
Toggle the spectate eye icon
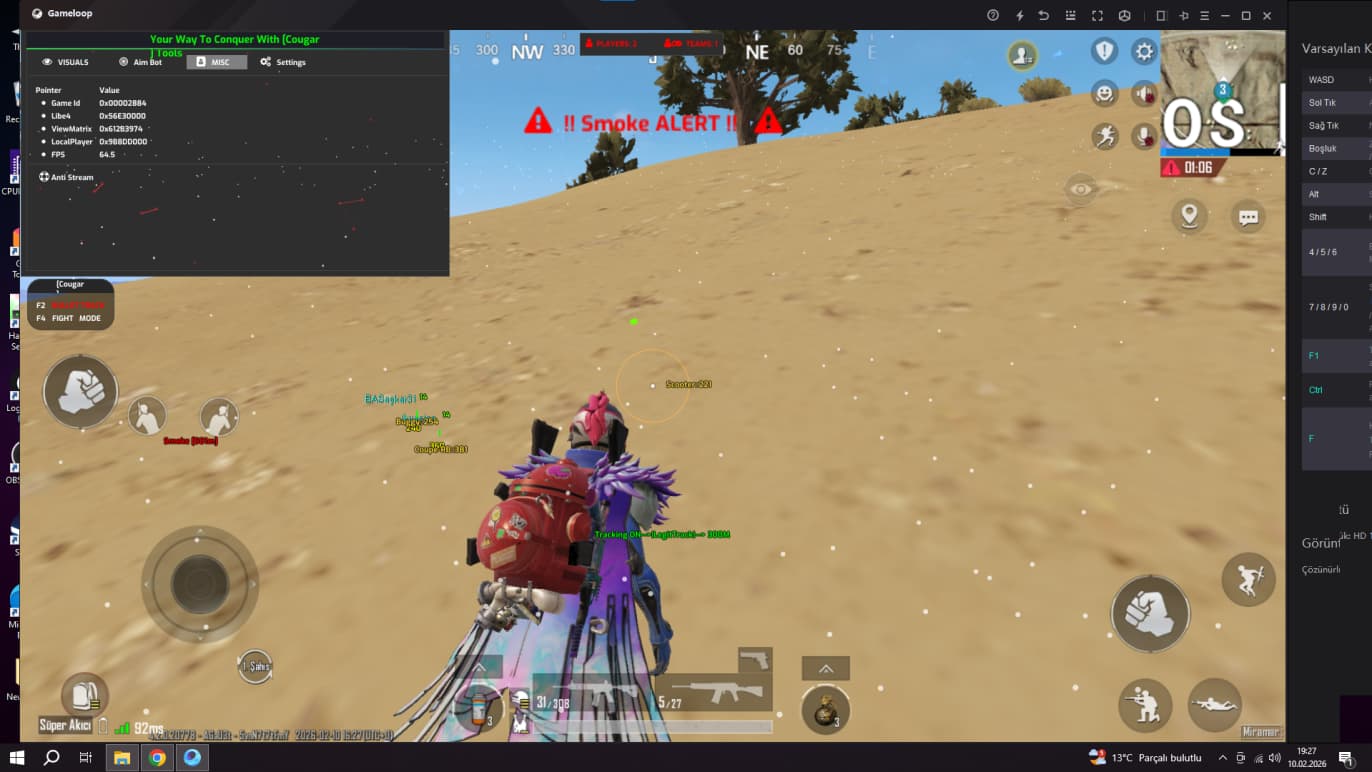pyautogui.click(x=1081, y=189)
